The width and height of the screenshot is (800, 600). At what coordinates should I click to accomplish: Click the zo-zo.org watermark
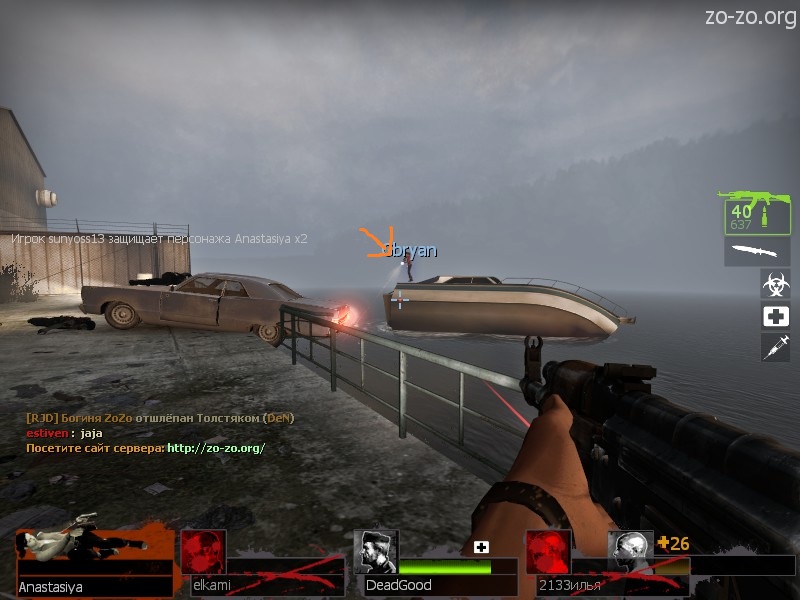click(750, 16)
